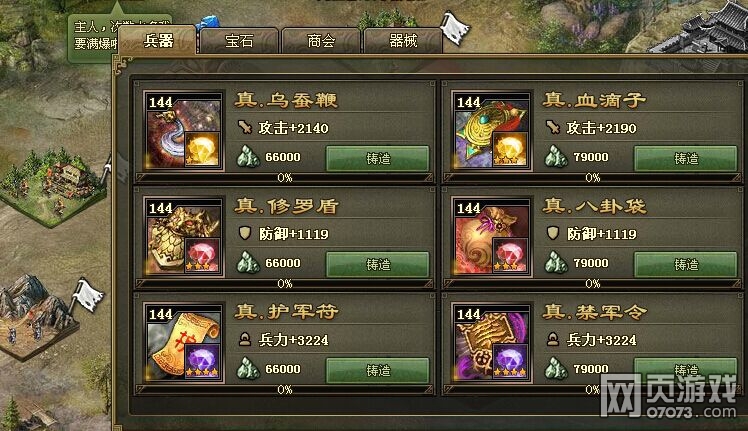Forge the 真.护军符 item
Screen dimensions: 748x431
[377, 370]
